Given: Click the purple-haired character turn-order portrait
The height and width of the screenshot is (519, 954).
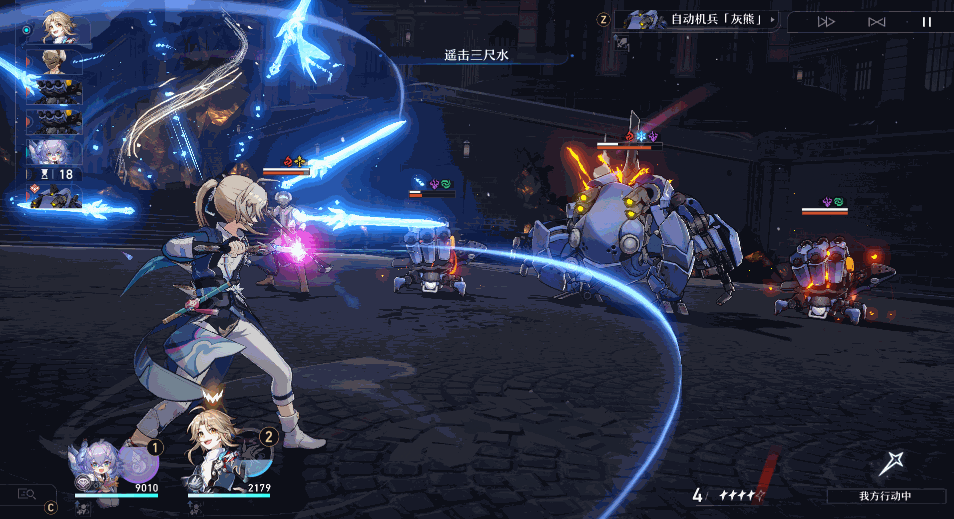Looking at the screenshot, I should tap(54, 152).
